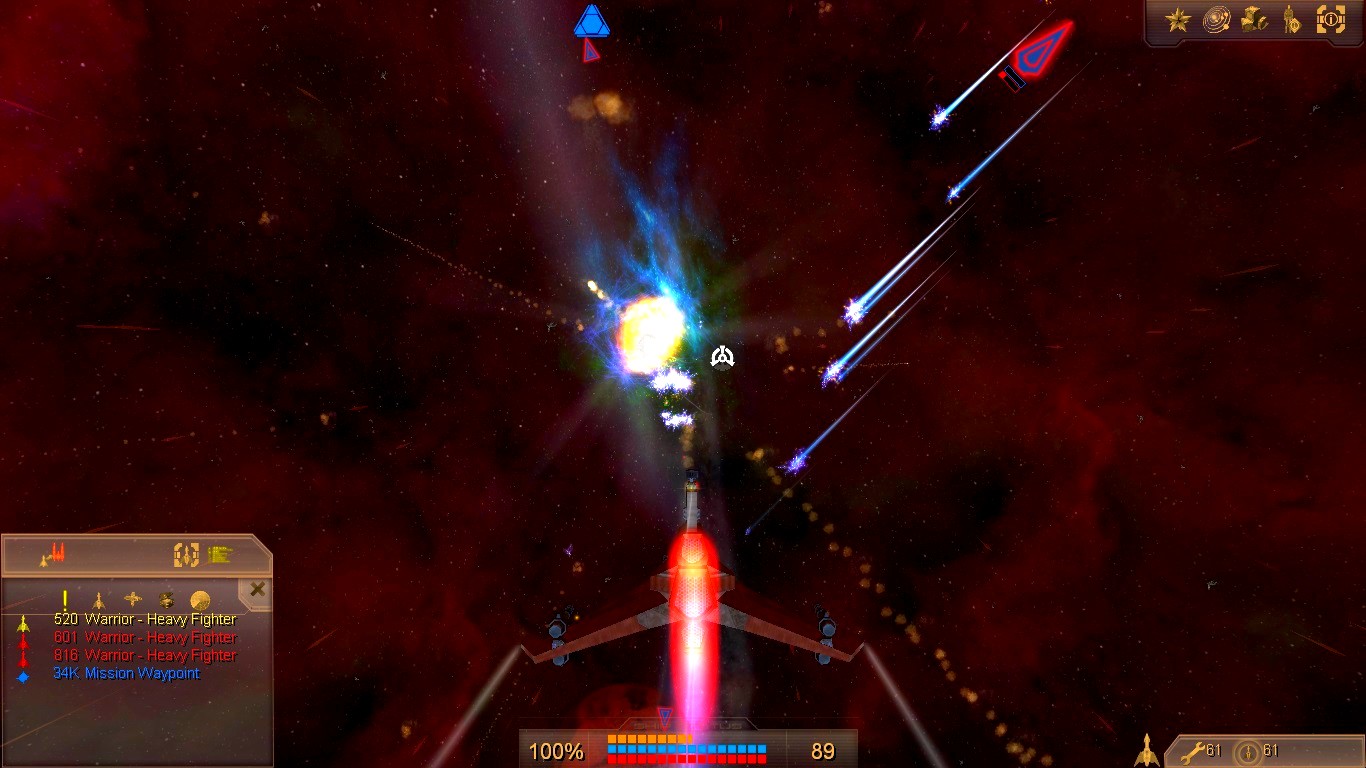The height and width of the screenshot is (768, 1366).
Task: Select the 34K Mission Waypoint row
Action: [x=126, y=674]
